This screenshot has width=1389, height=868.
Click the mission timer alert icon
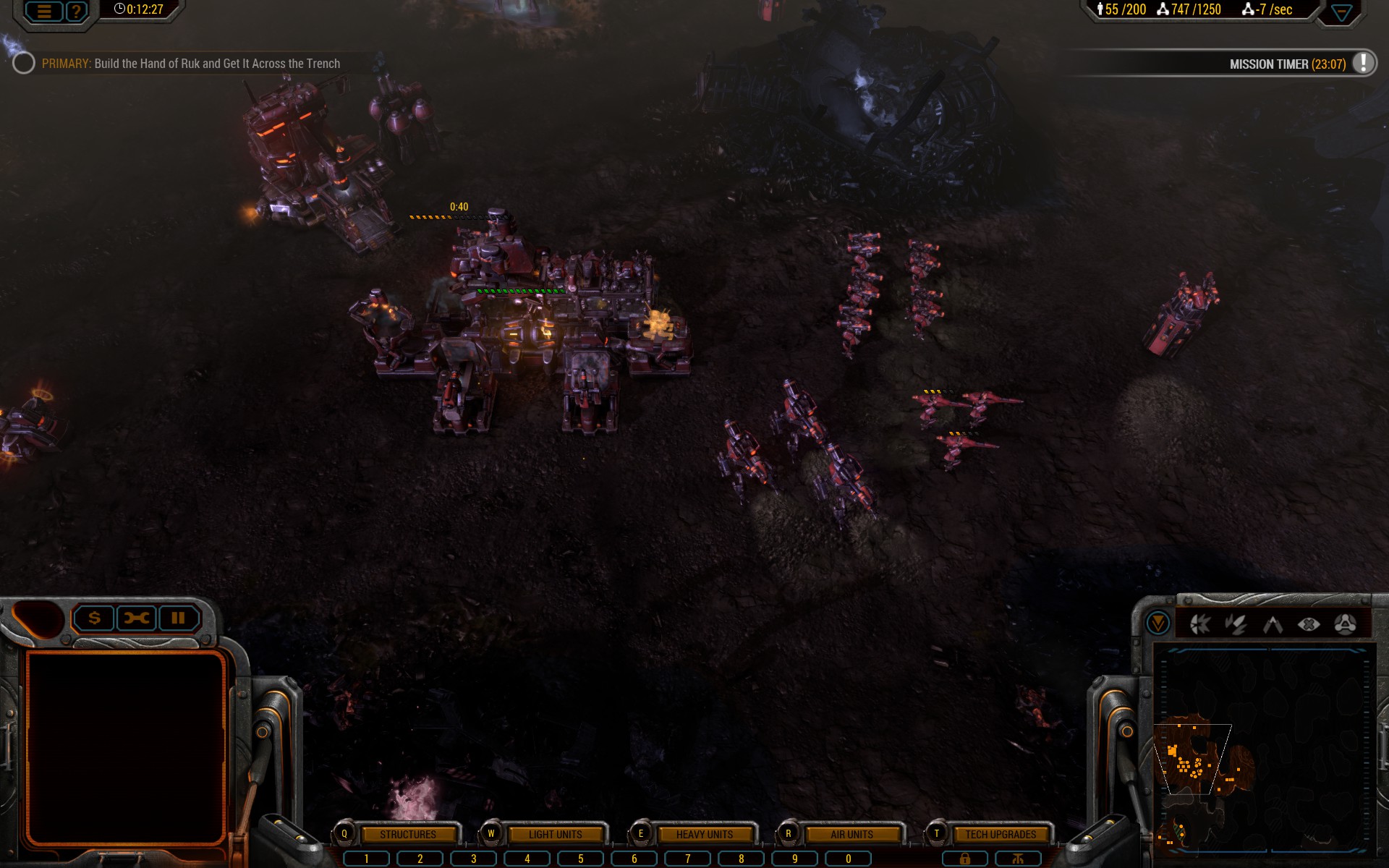pos(1363,63)
